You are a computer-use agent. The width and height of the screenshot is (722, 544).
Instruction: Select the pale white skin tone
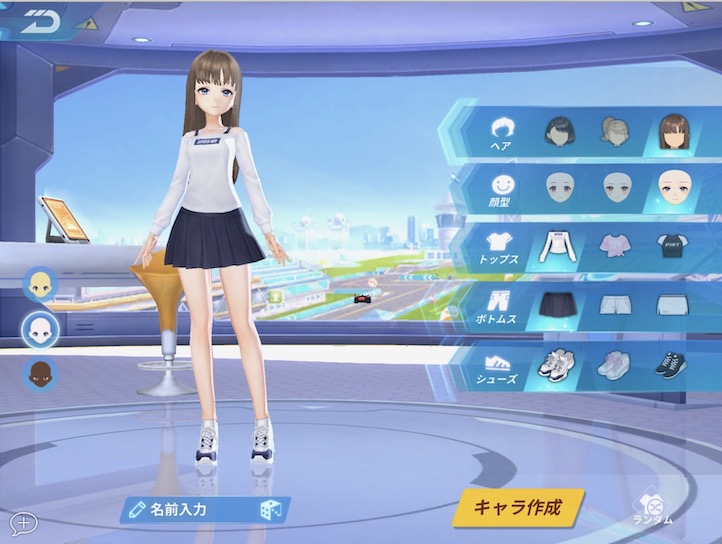pos(41,330)
